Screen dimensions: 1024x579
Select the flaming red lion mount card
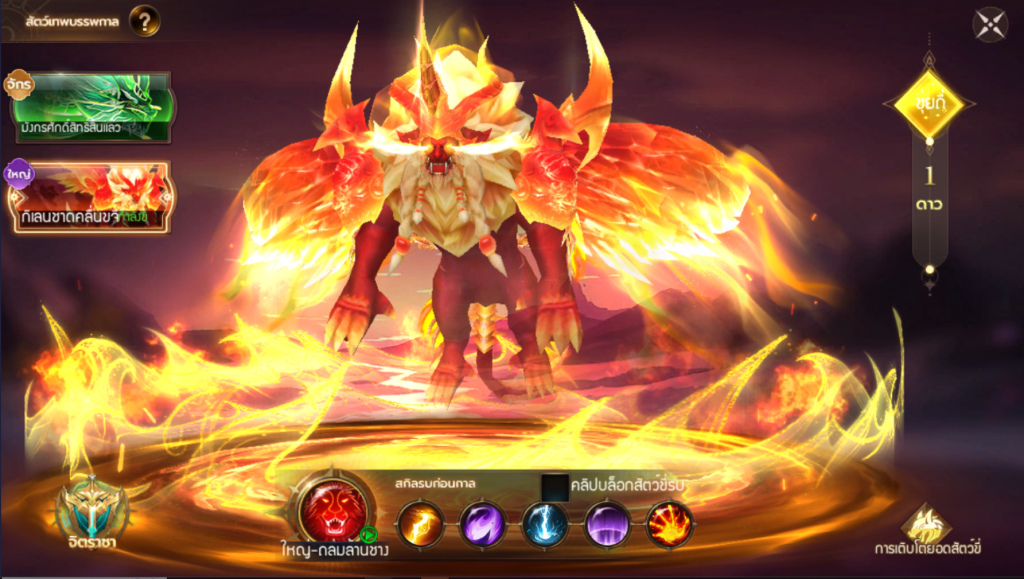click(88, 197)
